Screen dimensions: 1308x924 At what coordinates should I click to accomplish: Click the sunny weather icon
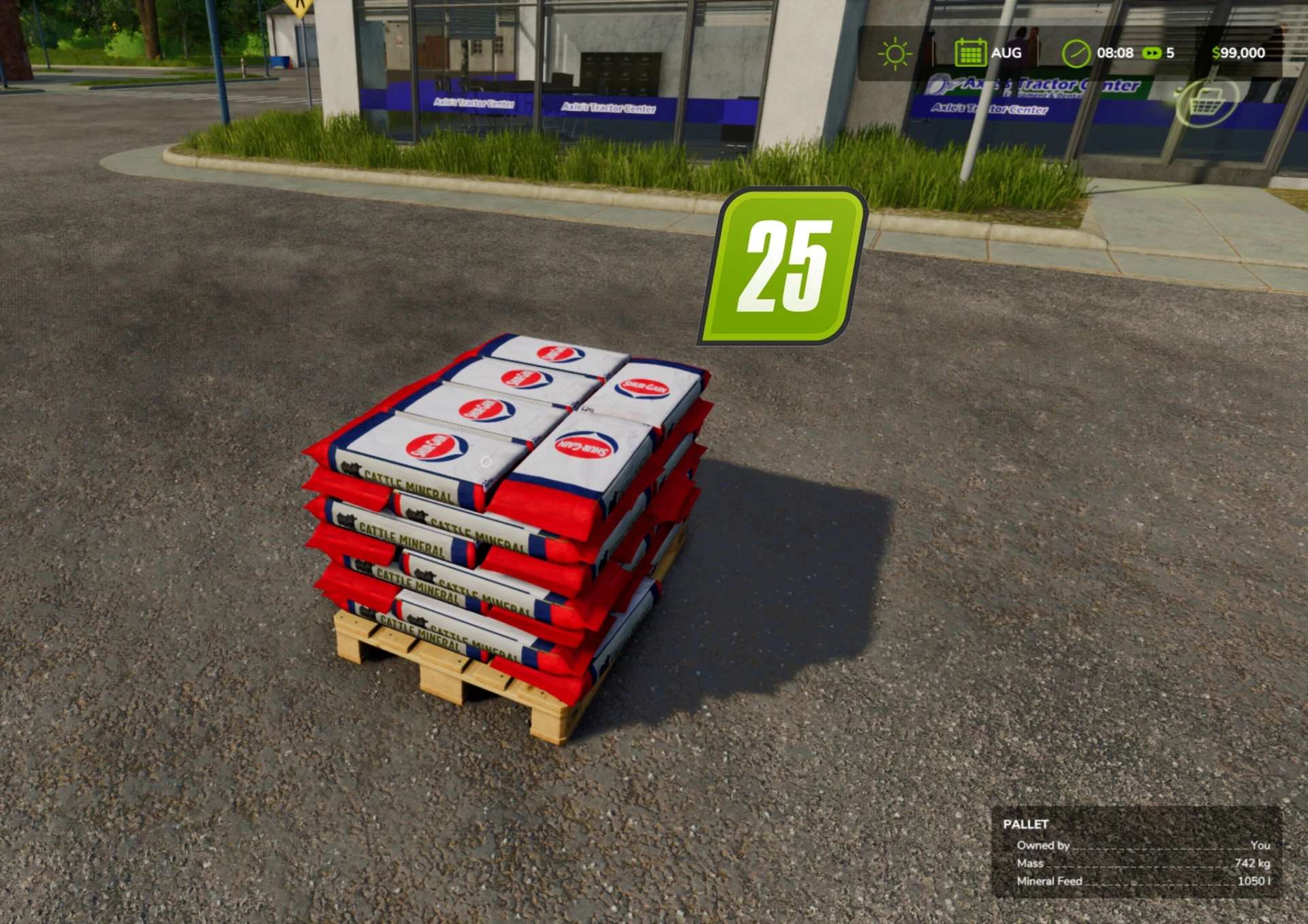(x=894, y=54)
